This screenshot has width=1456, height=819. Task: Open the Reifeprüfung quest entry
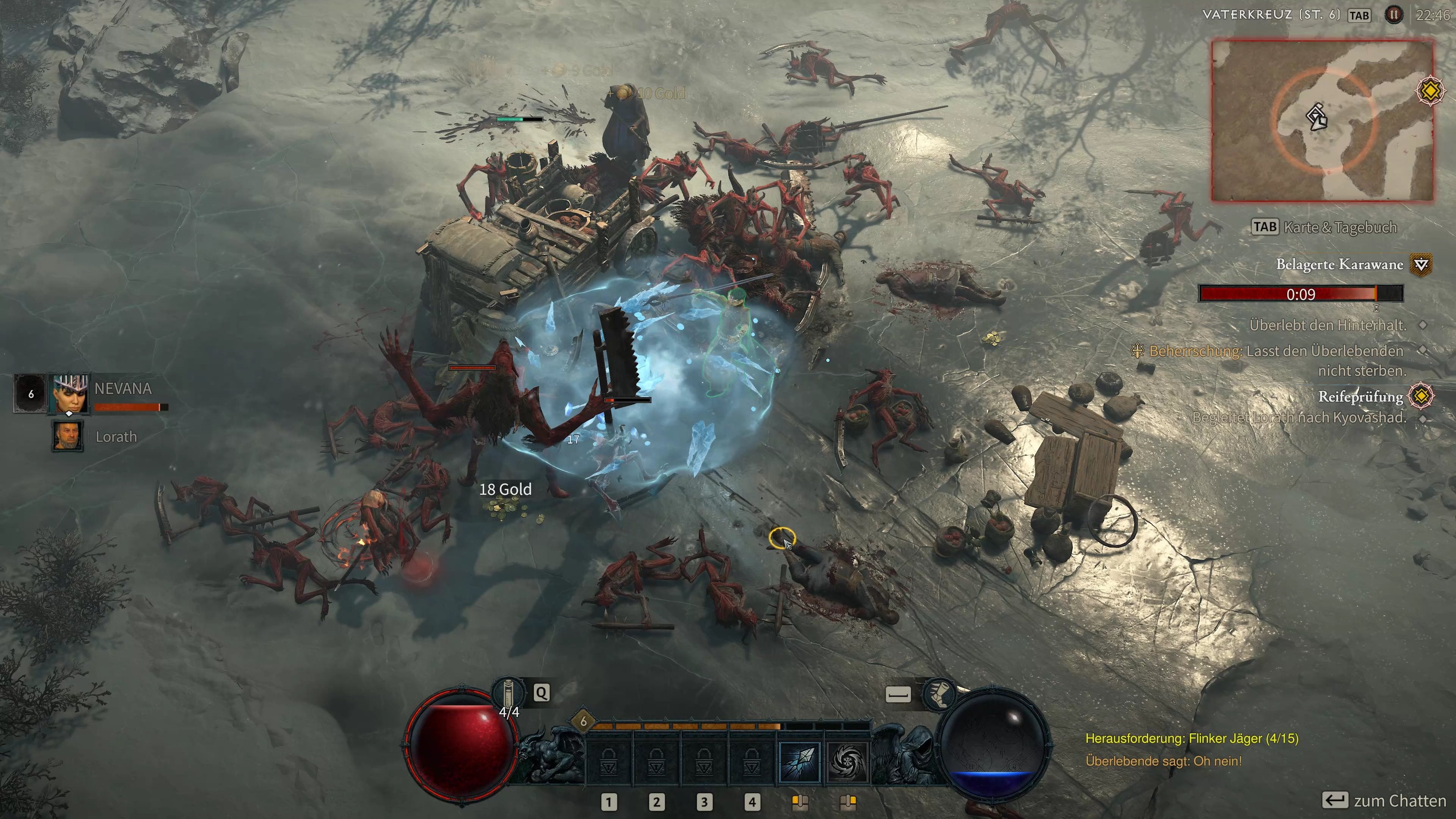(x=1360, y=396)
